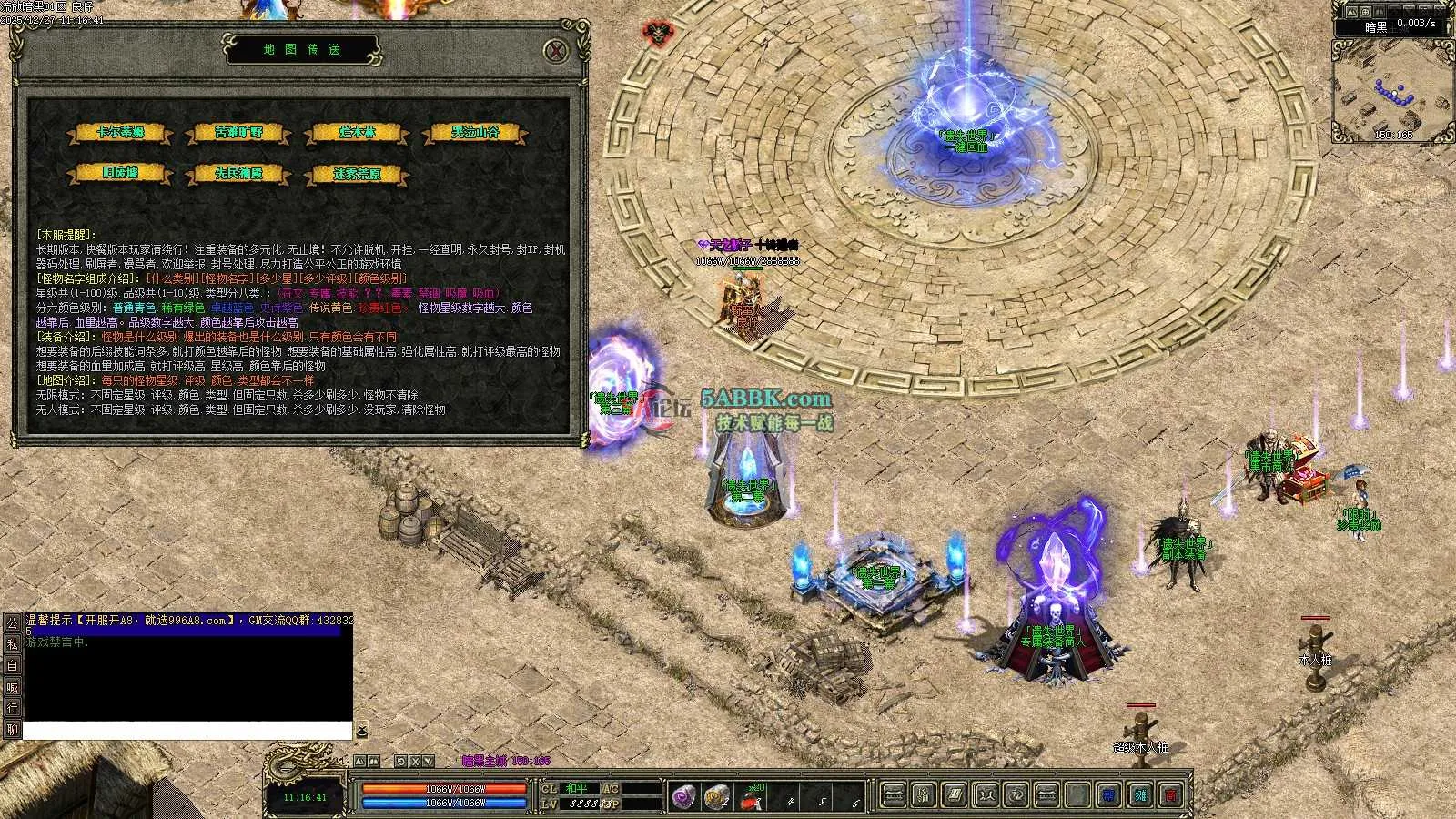This screenshot has width=1456, height=819.
Task: Toggle the 和平 attack mode indicator
Action: click(x=578, y=788)
